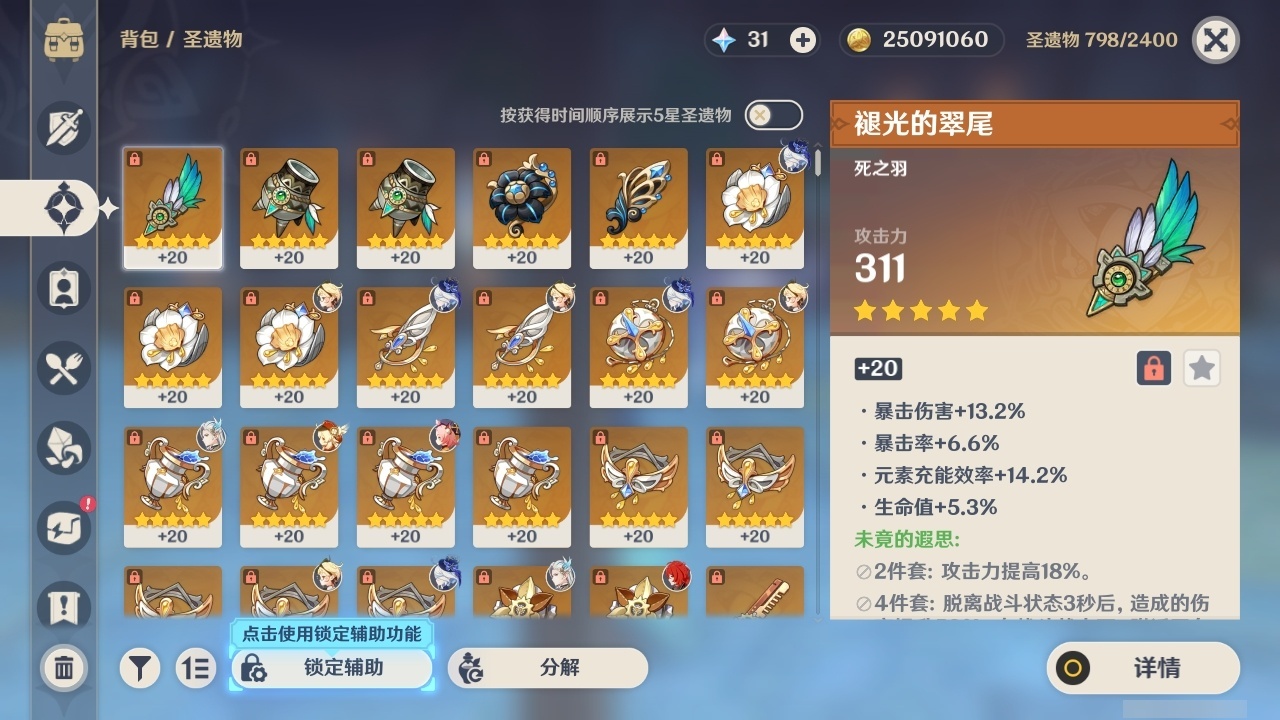Viewport: 1280px width, 720px height.
Task: Open the character profile sidebar icon
Action: click(x=64, y=288)
